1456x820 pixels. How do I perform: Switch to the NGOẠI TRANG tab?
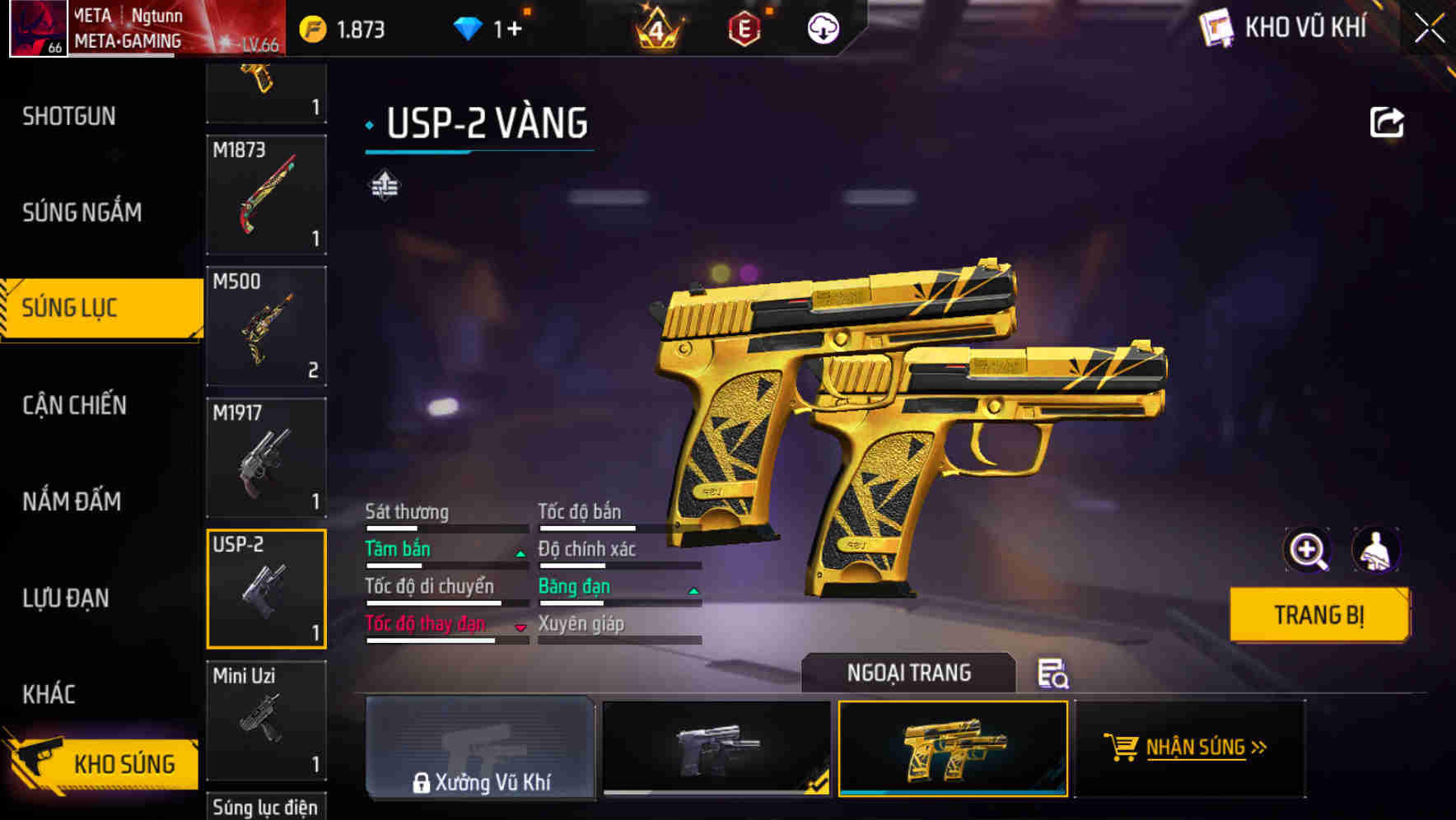pyautogui.click(x=908, y=672)
